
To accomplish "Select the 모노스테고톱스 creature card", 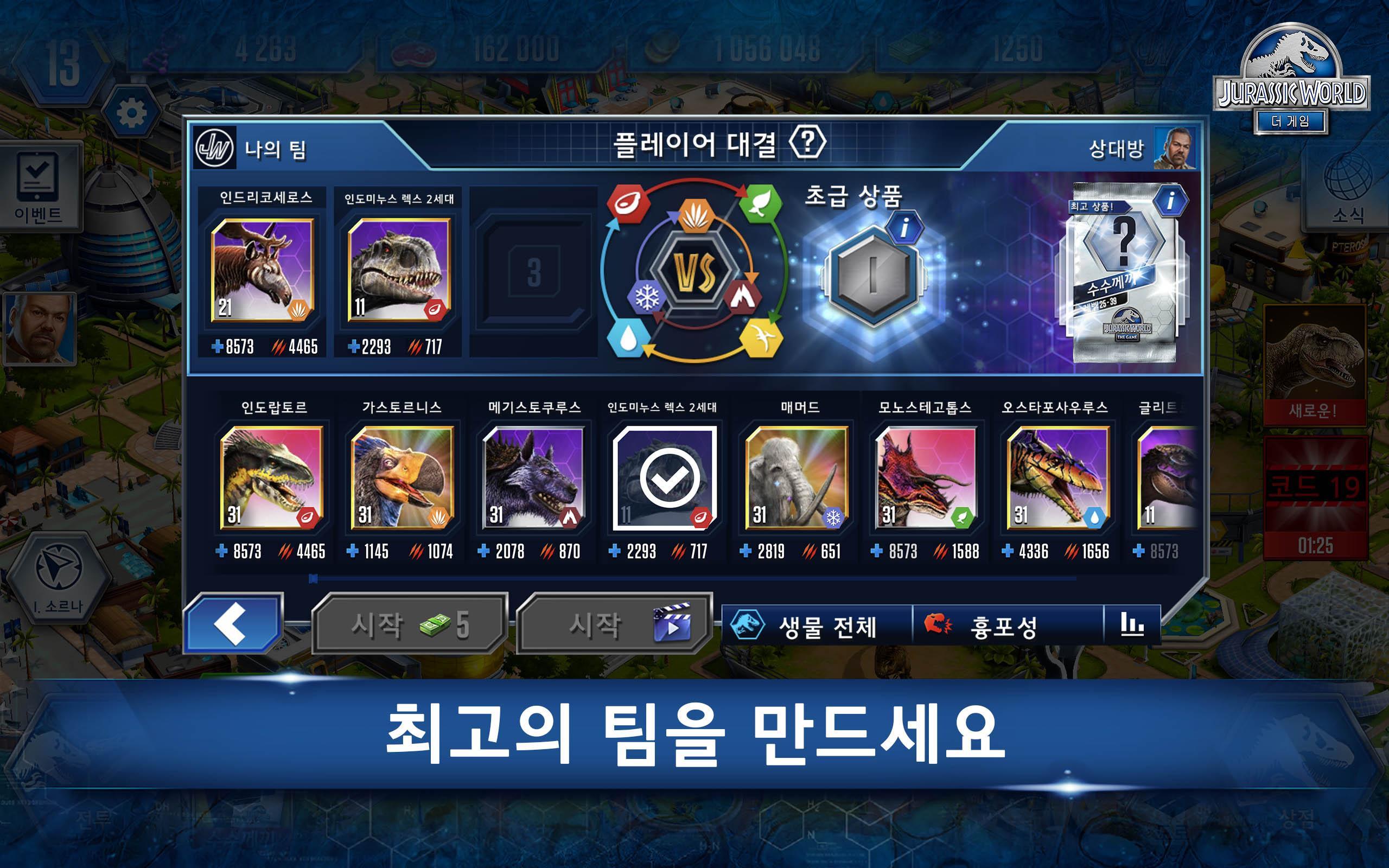I will tap(926, 477).
